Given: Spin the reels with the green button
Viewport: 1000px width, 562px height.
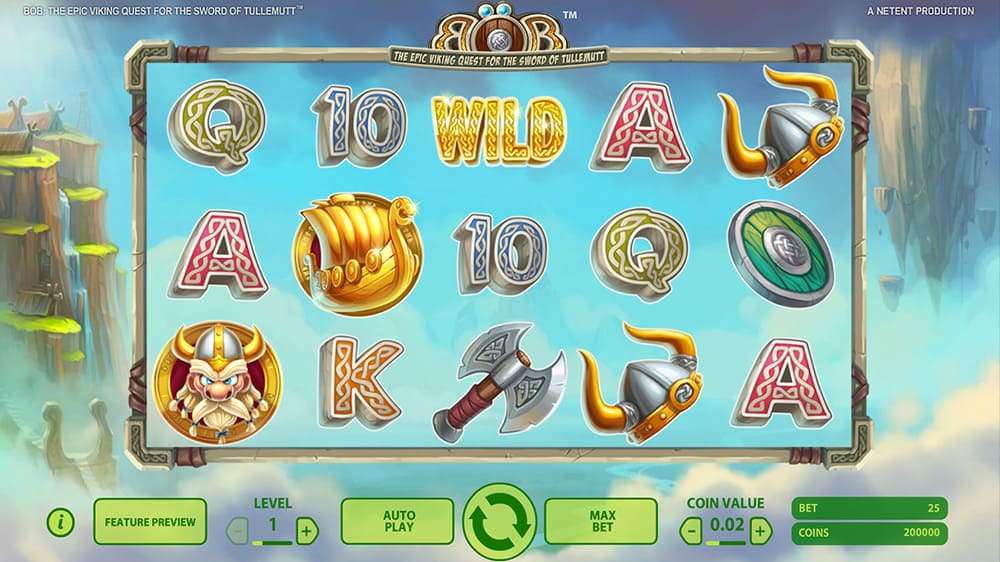Looking at the screenshot, I should click(500, 521).
